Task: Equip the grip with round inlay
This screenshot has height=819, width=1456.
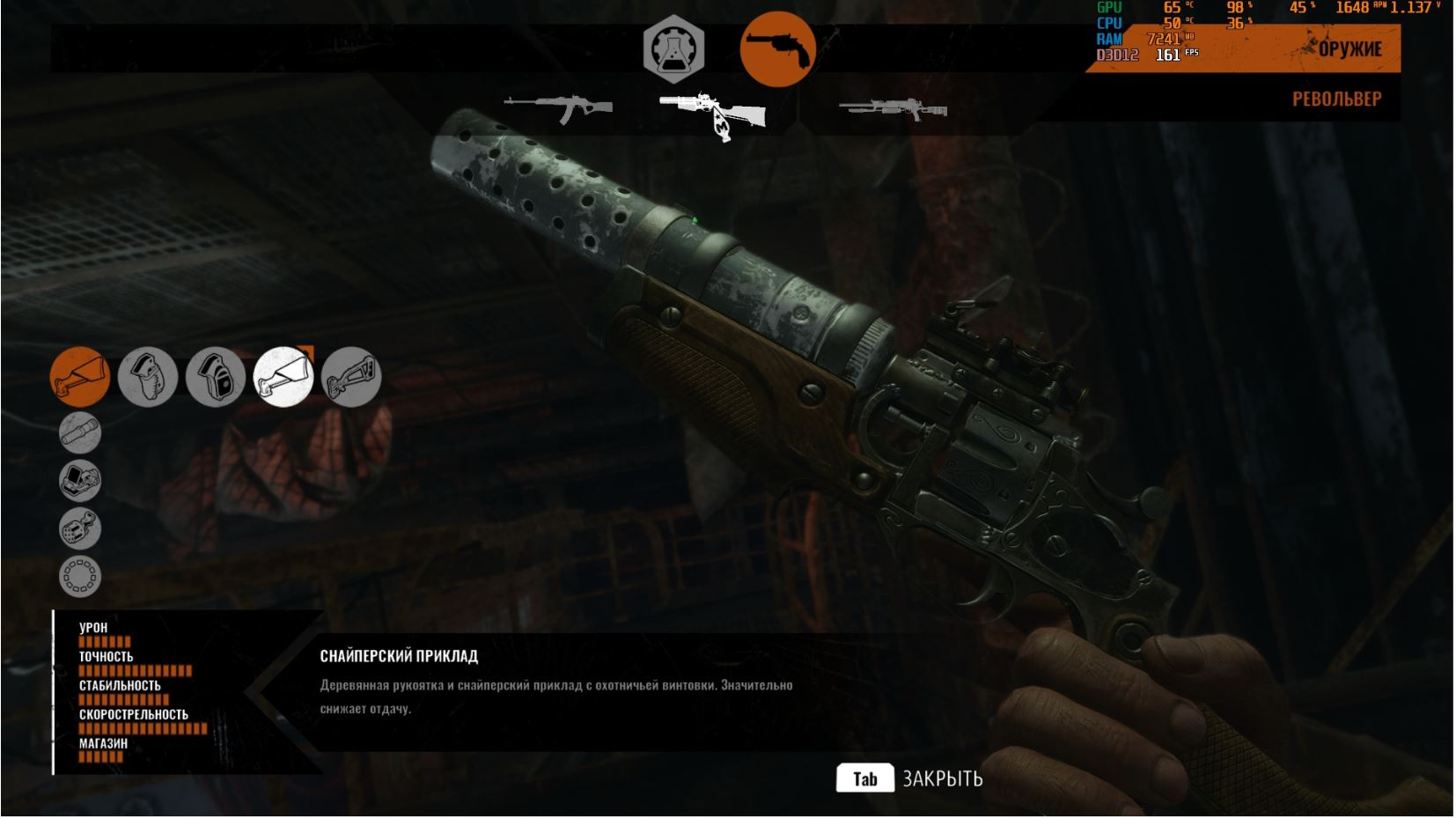Action: [216, 377]
